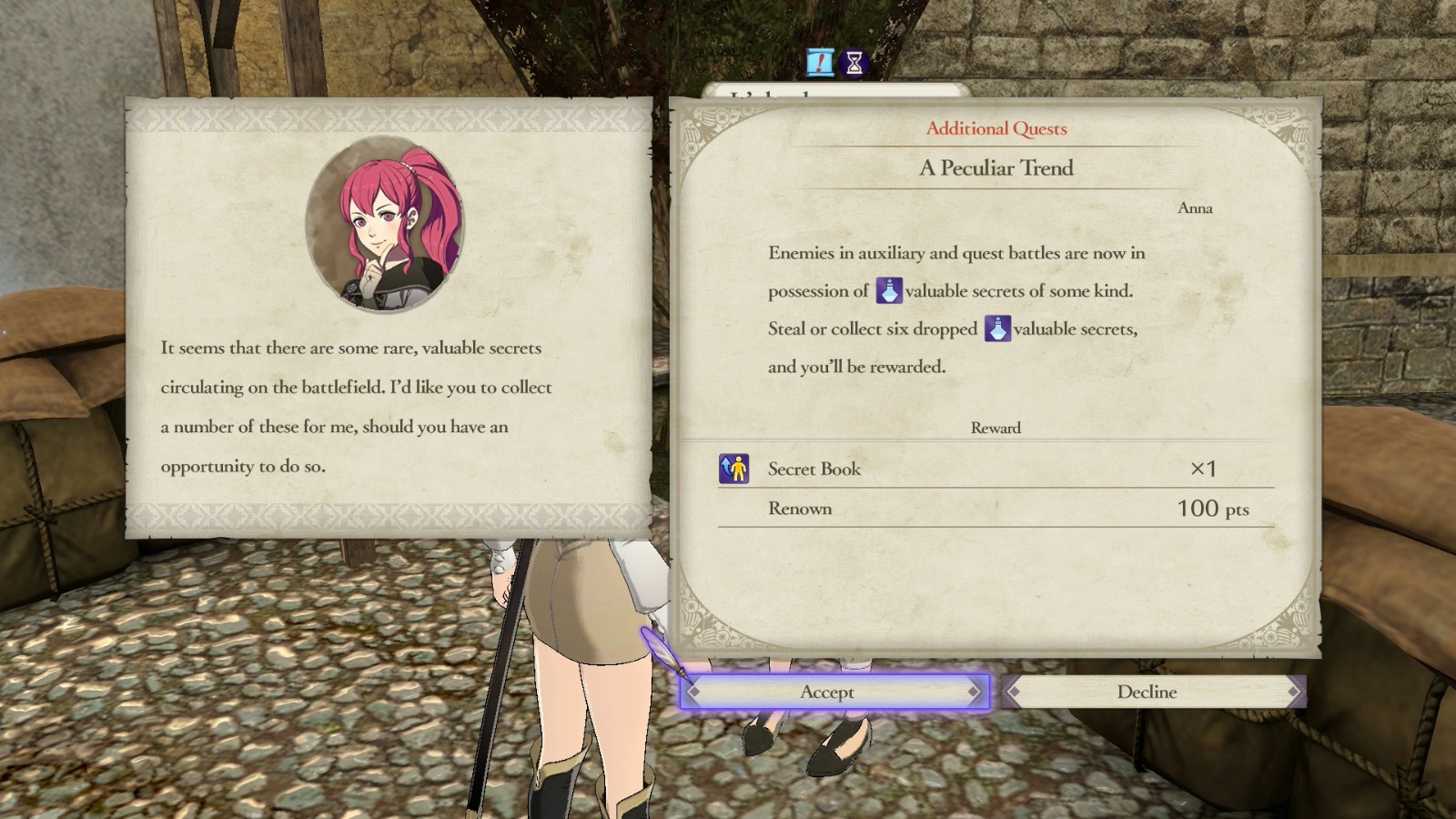Select the quest title A Peculiar Trend
1456x819 pixels.
point(995,168)
